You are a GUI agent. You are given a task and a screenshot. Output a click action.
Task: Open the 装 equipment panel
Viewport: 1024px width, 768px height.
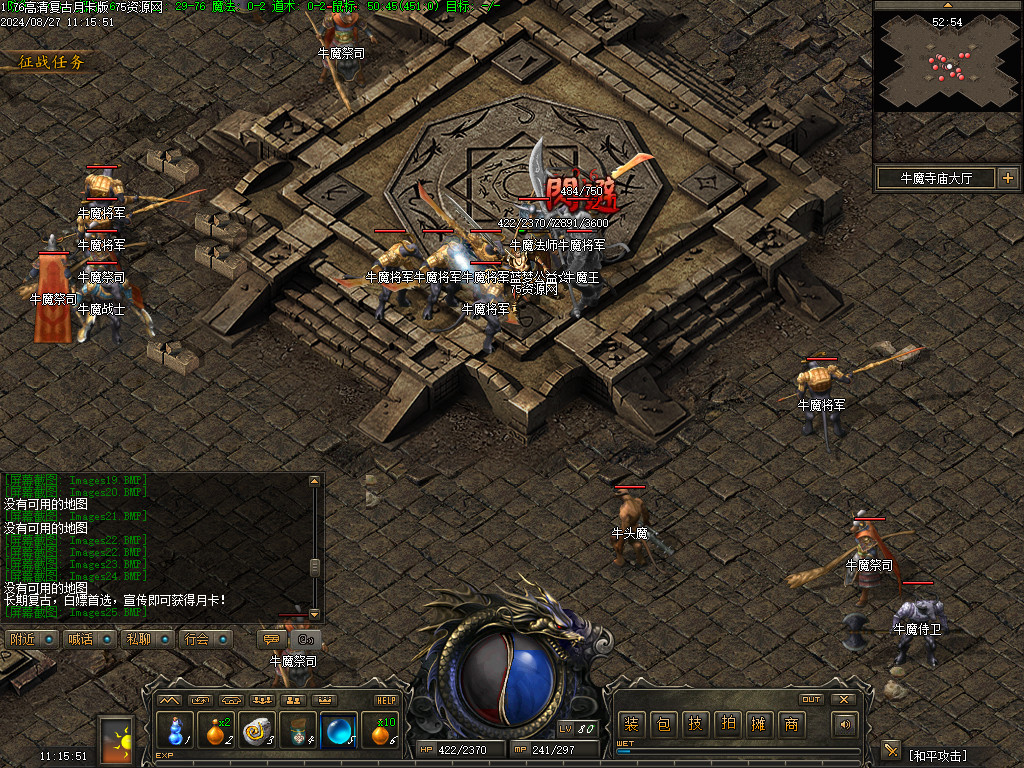pos(632,724)
